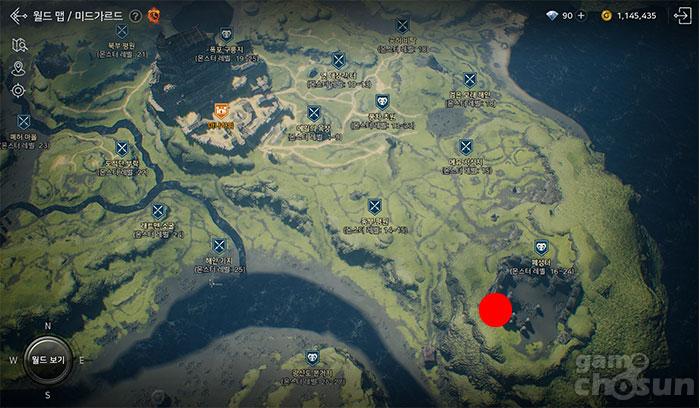
Task: Center map on current position crosshair
Action: tap(18, 90)
